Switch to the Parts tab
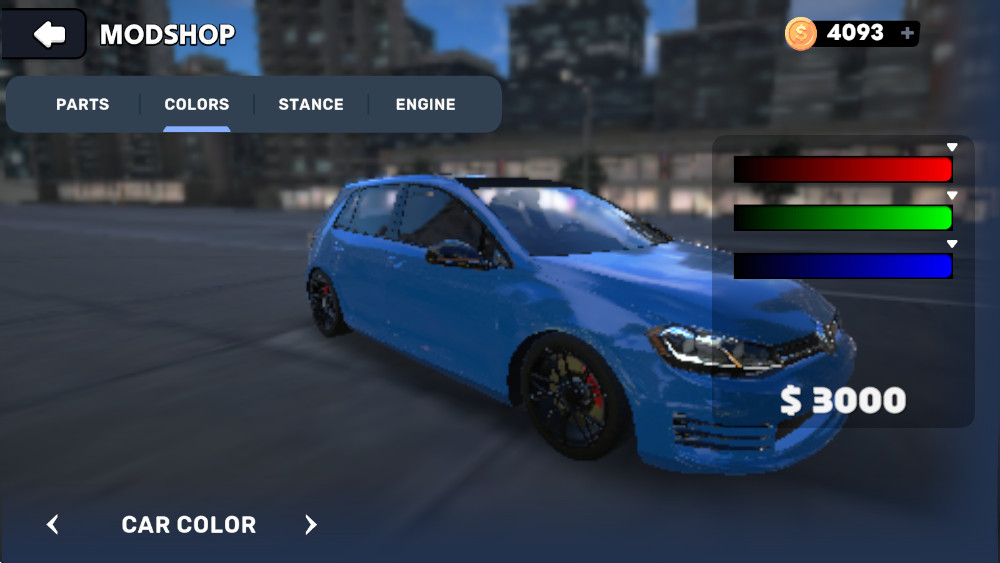Screen dimensions: 1000x563 pyautogui.click(x=82, y=104)
